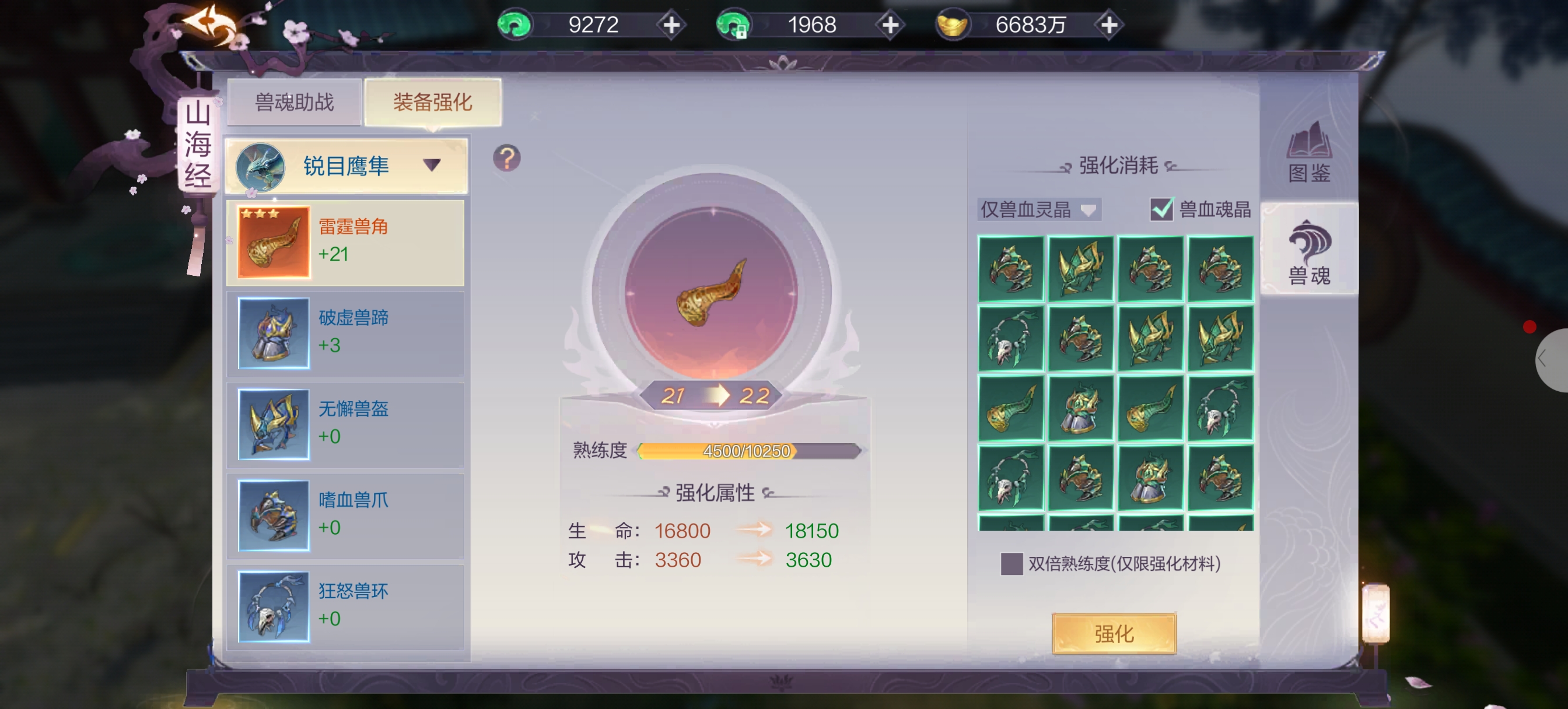The image size is (1568, 709).
Task: Click the 强化 enhance button
Action: 1114,634
